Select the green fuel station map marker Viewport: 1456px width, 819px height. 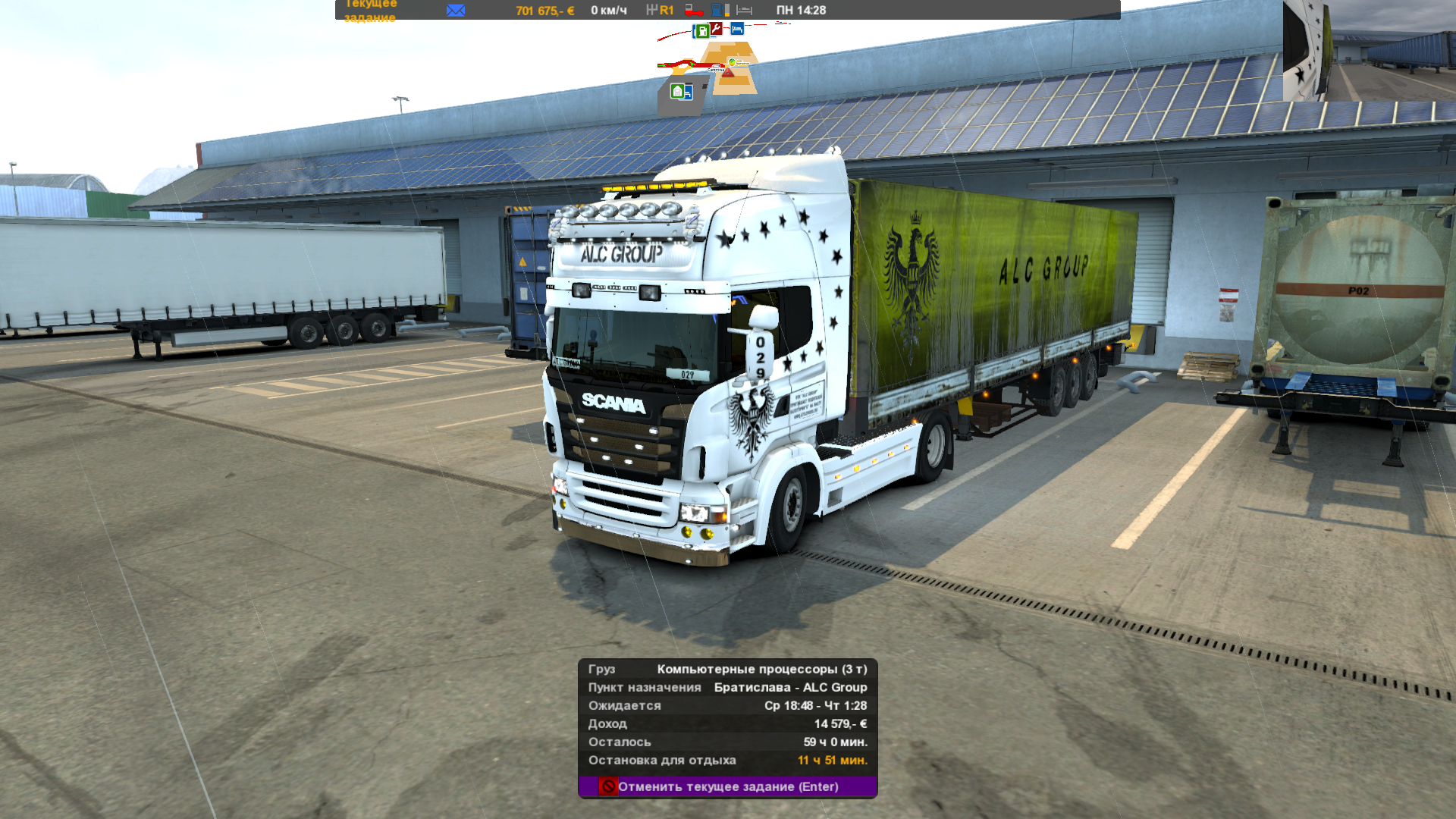pyautogui.click(x=702, y=31)
